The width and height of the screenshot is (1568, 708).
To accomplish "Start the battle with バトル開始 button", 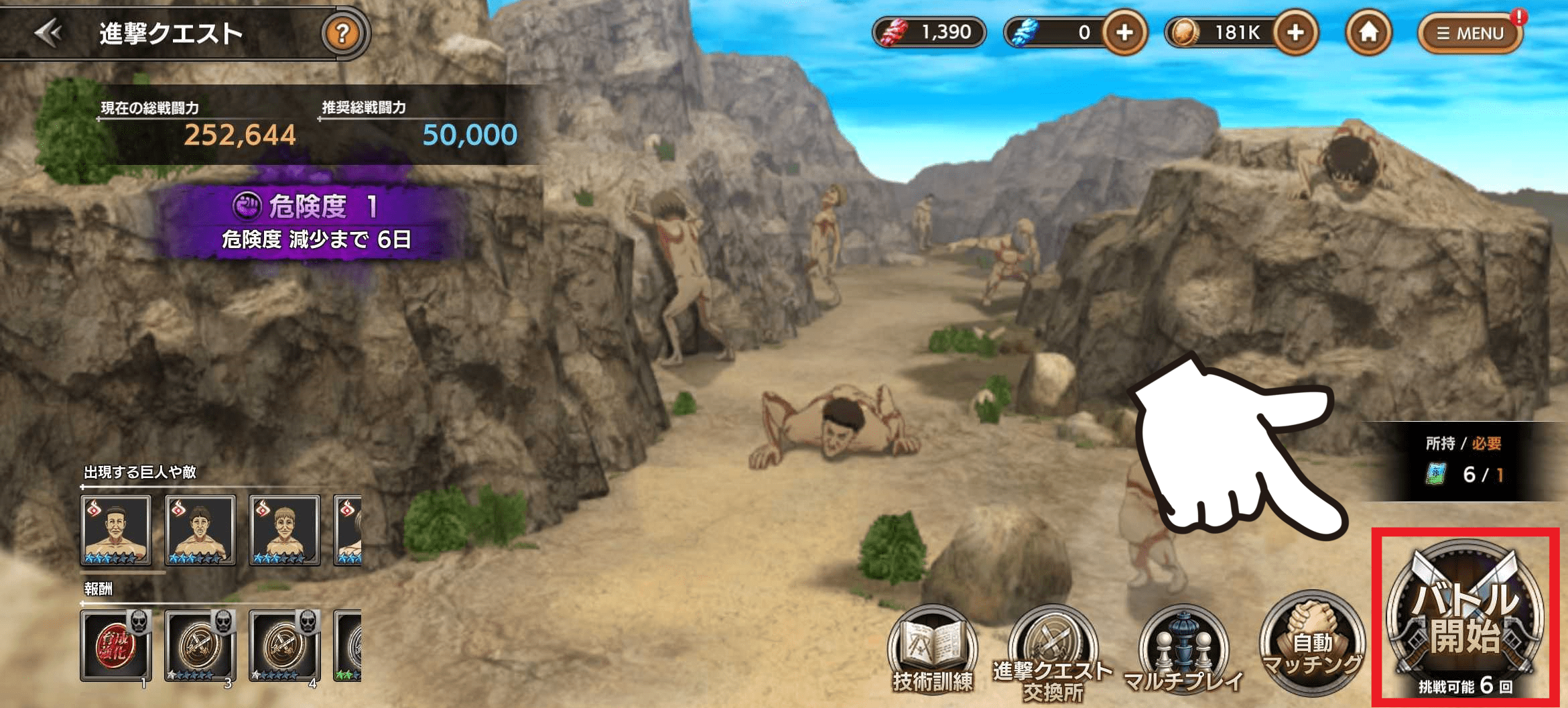I will (1465, 618).
